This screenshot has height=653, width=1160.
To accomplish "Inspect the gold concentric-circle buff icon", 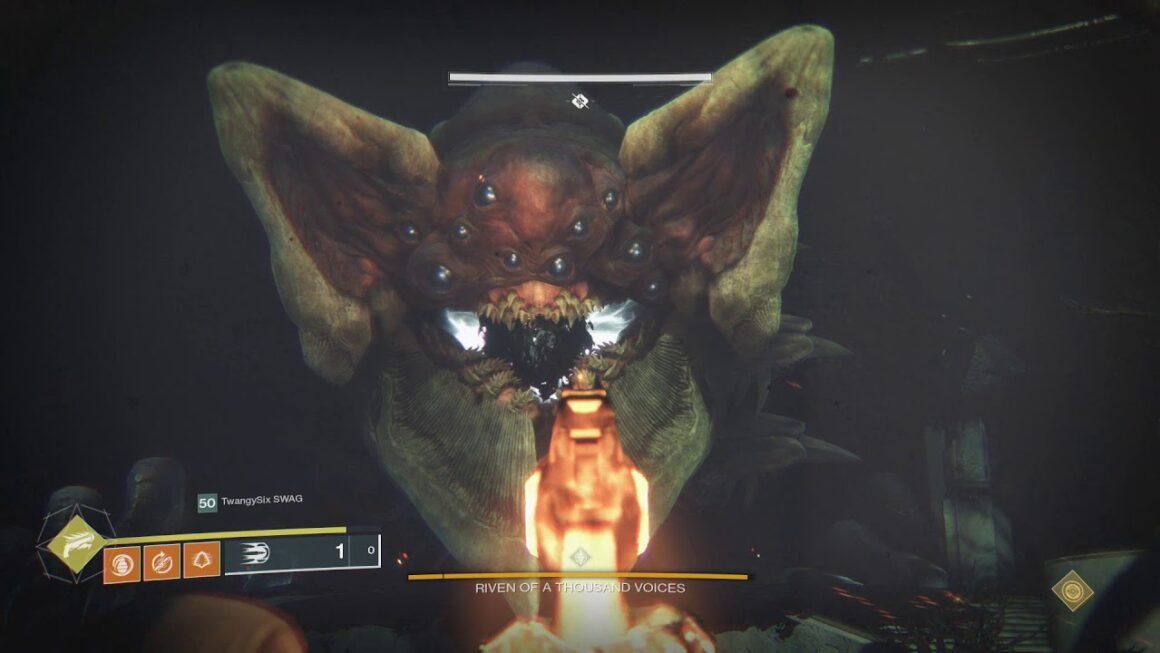I will click(1072, 590).
